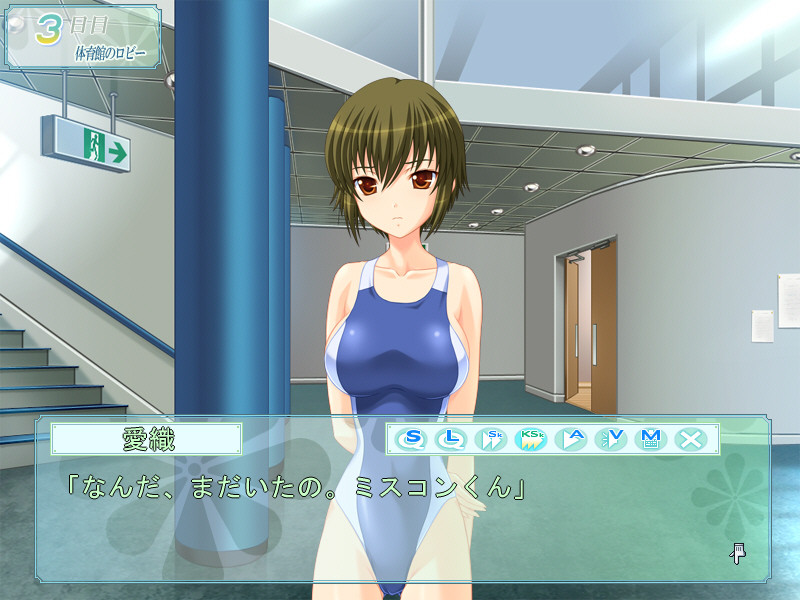Advance the dialogue via the hand cursor icon
The height and width of the screenshot is (600, 800).
tap(738, 552)
